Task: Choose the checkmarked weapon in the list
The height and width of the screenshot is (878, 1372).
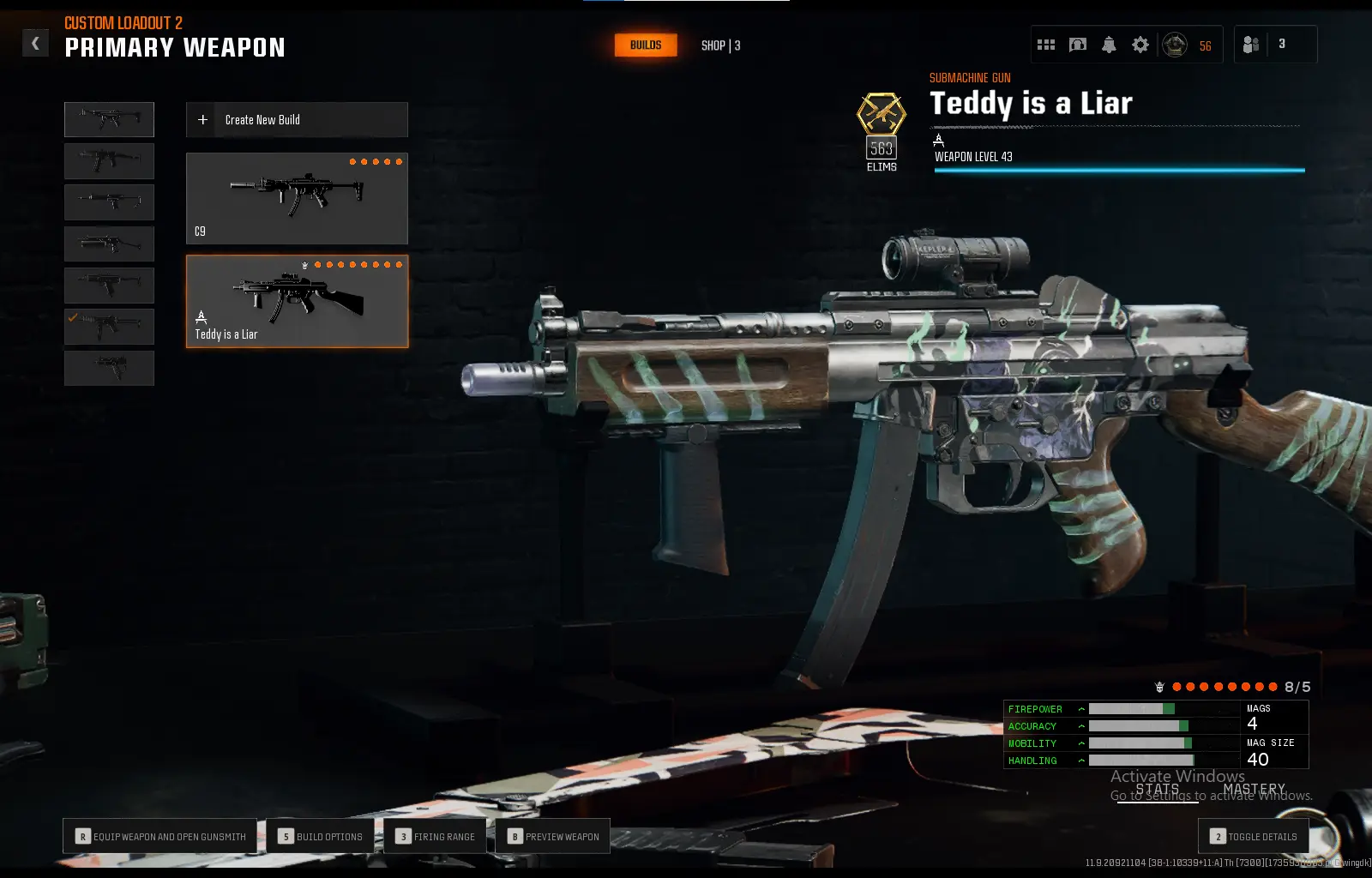Action: click(110, 327)
